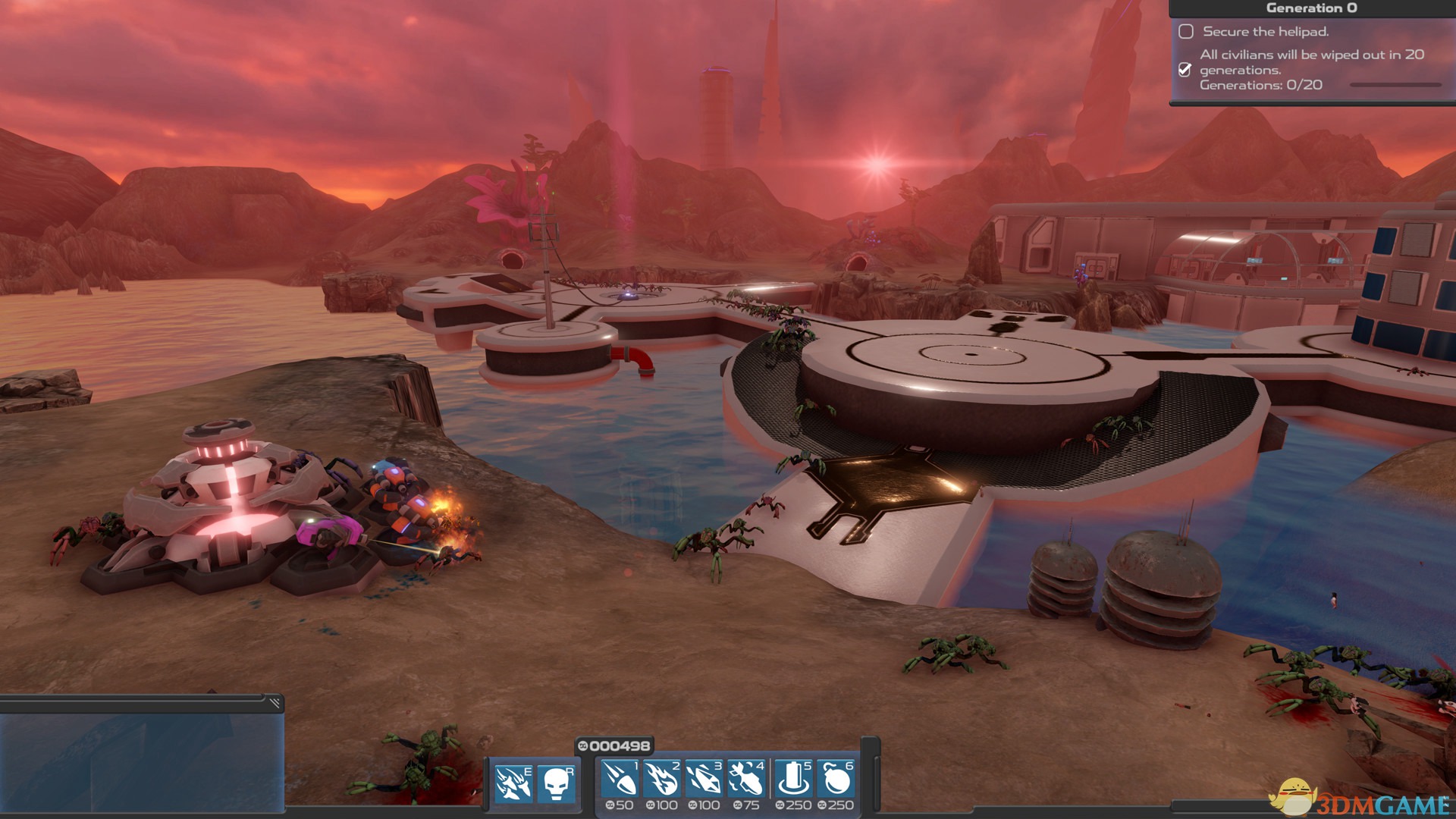This screenshot has height=819, width=1456.
Task: Select the round bomb in slot 6
Action: (836, 780)
